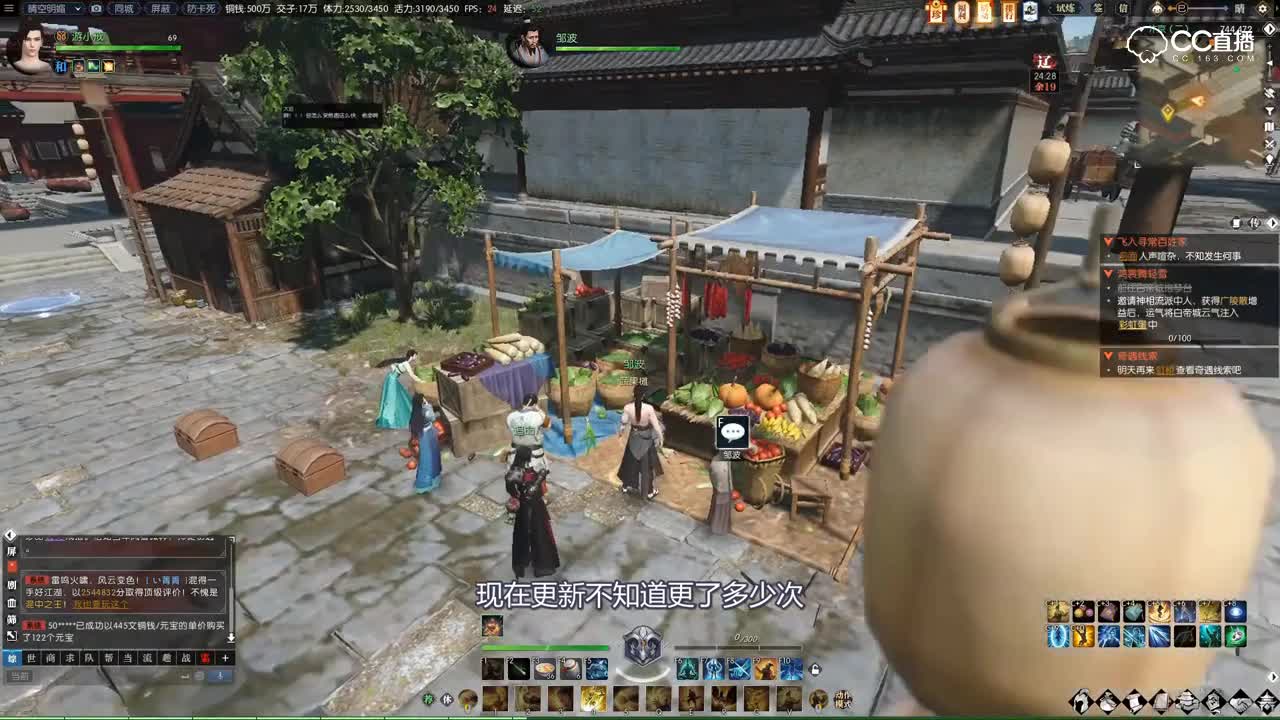Image resolution: width=1280 pixels, height=720 pixels.
Task: Click the plus icon to zoom the minimap
Action: coord(1268,46)
